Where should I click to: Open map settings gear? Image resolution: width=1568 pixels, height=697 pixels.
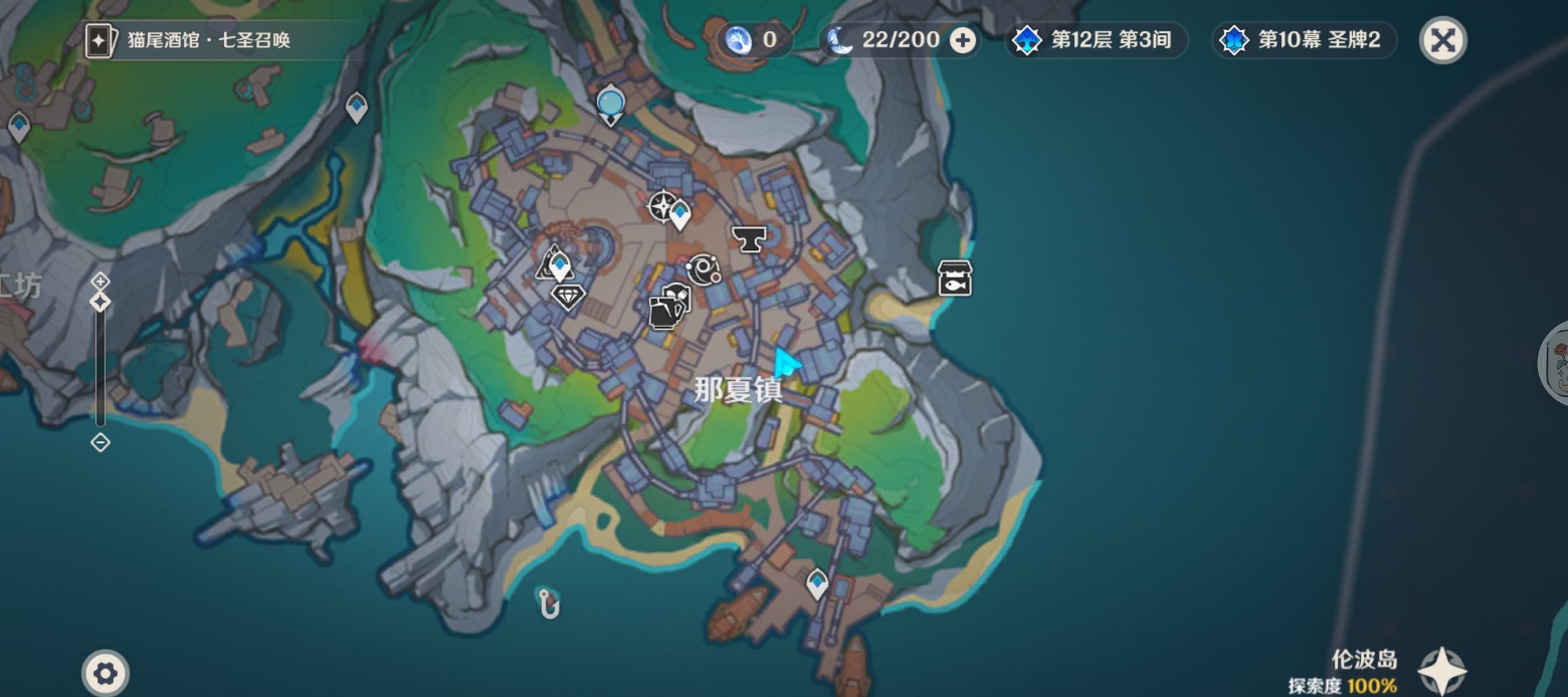pyautogui.click(x=105, y=673)
